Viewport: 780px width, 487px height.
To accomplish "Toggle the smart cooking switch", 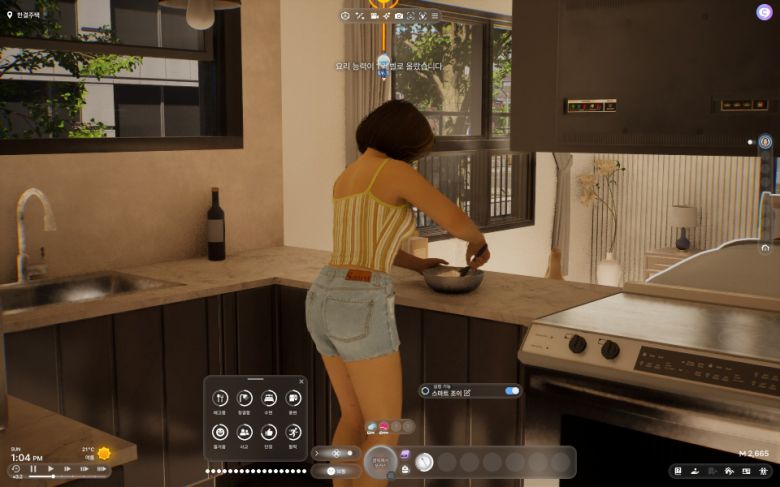I will click(512, 391).
